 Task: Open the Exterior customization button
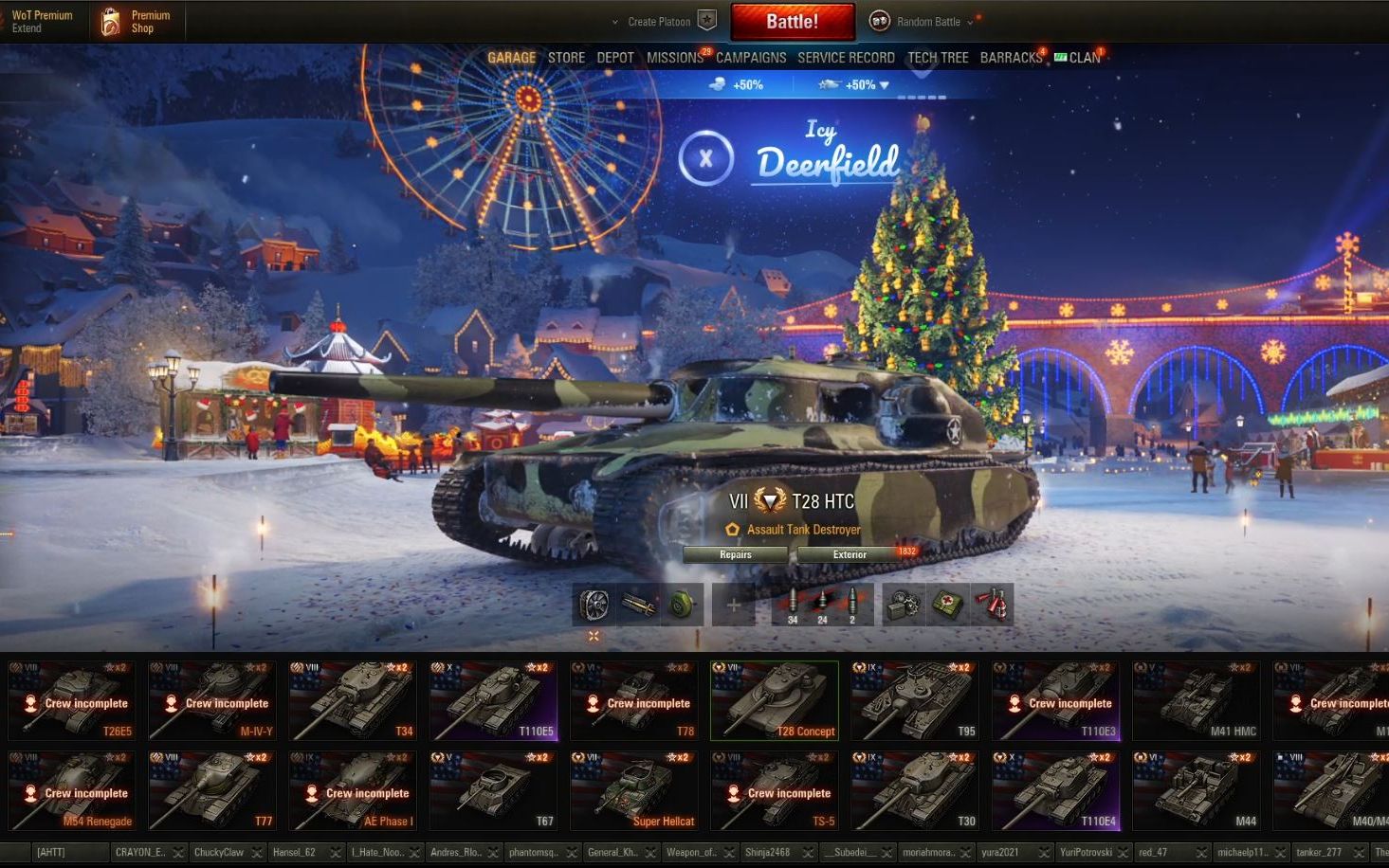pos(850,555)
